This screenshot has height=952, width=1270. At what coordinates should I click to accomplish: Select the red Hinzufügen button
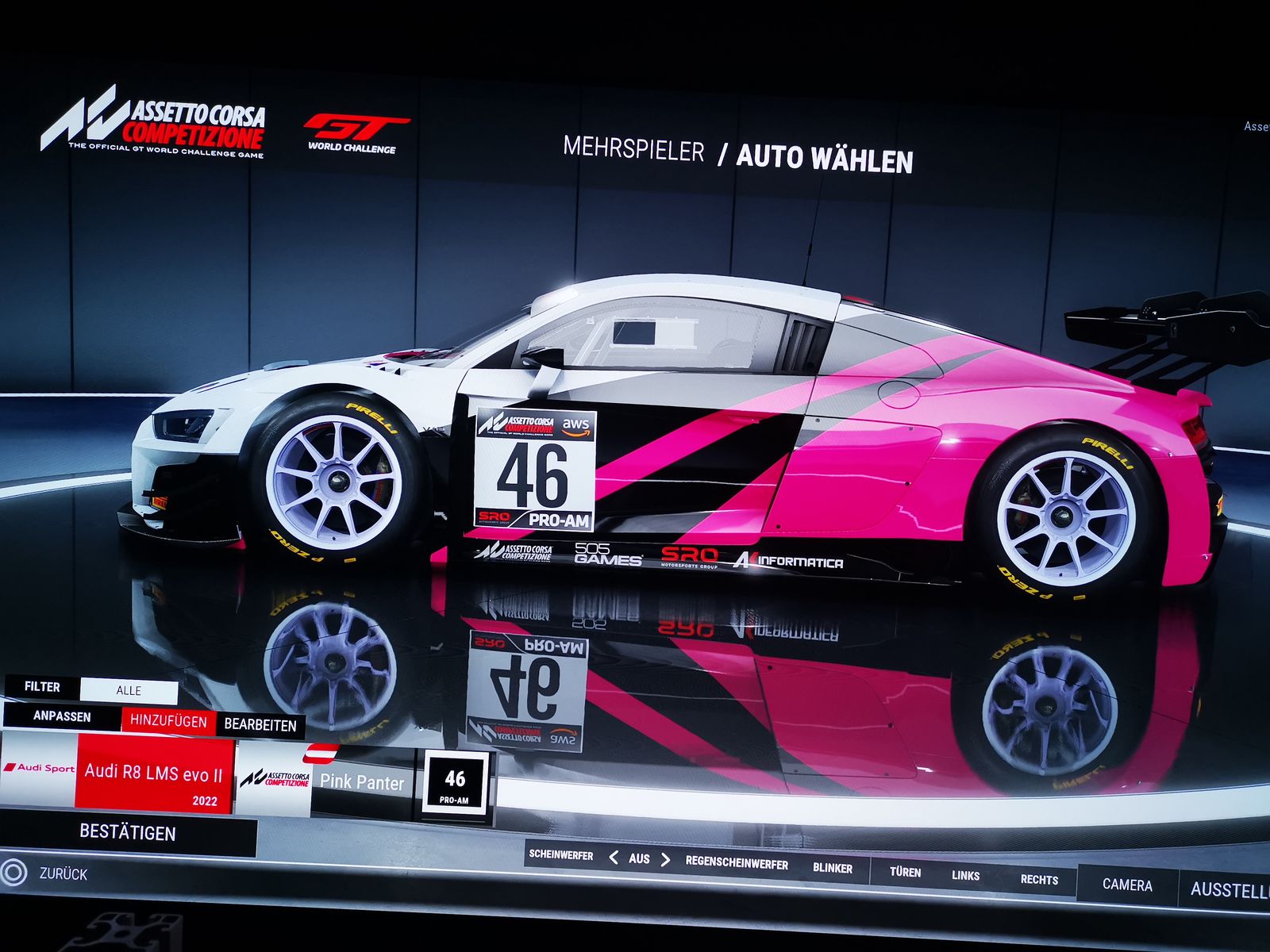168,720
